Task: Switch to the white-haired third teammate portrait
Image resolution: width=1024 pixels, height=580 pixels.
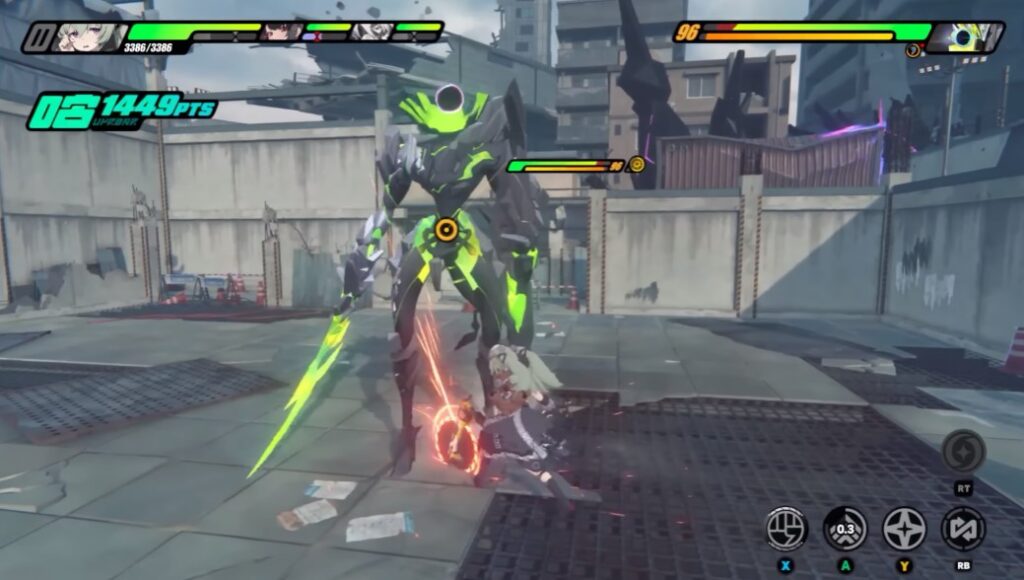Action: 371,31
